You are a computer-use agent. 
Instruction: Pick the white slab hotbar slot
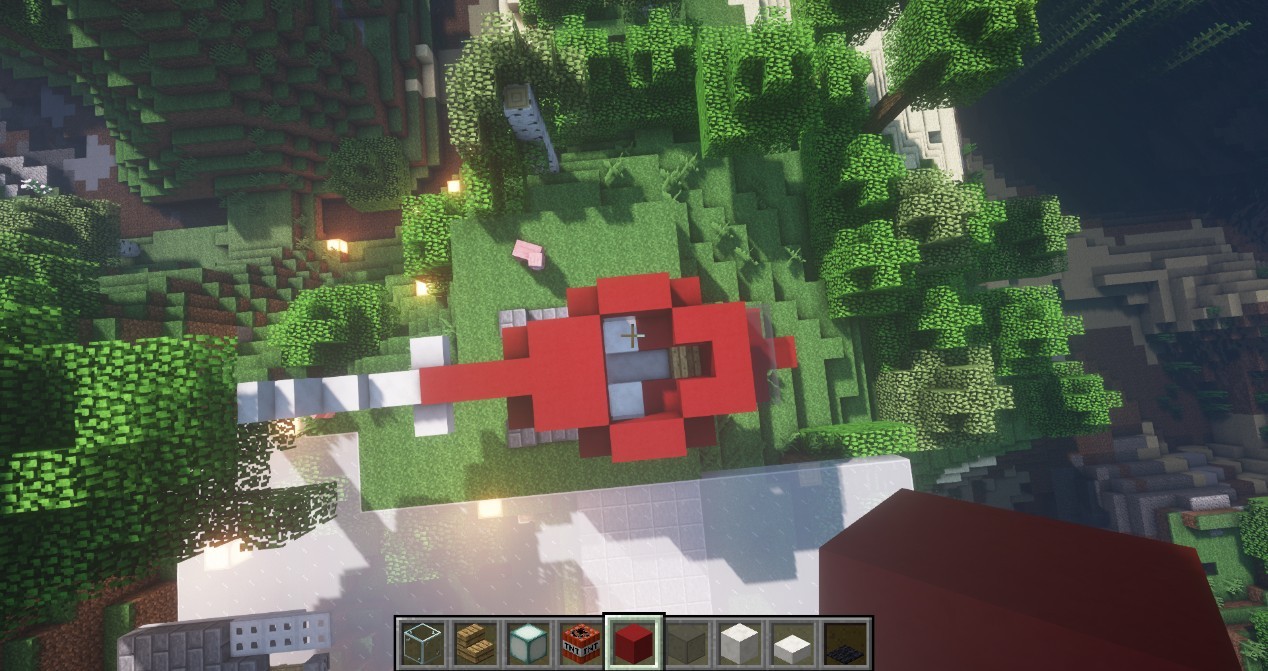pyautogui.click(x=791, y=641)
